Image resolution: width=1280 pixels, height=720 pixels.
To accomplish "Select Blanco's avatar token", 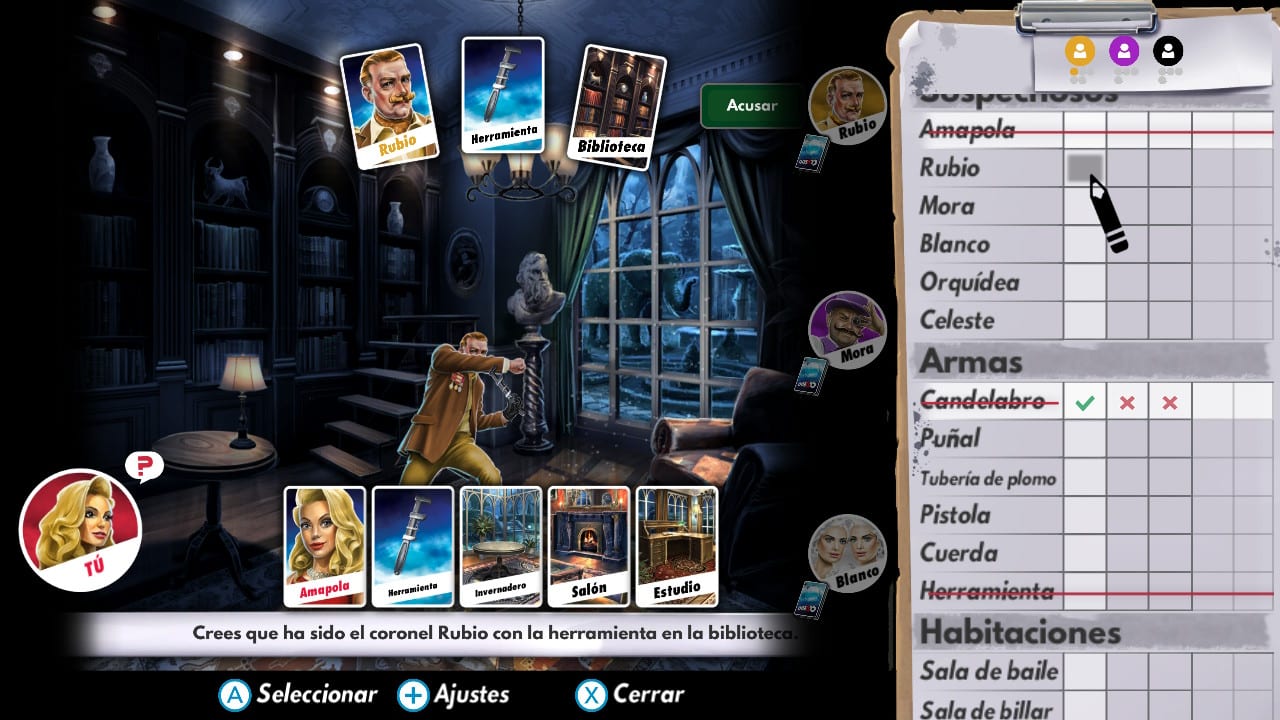I will coord(848,552).
